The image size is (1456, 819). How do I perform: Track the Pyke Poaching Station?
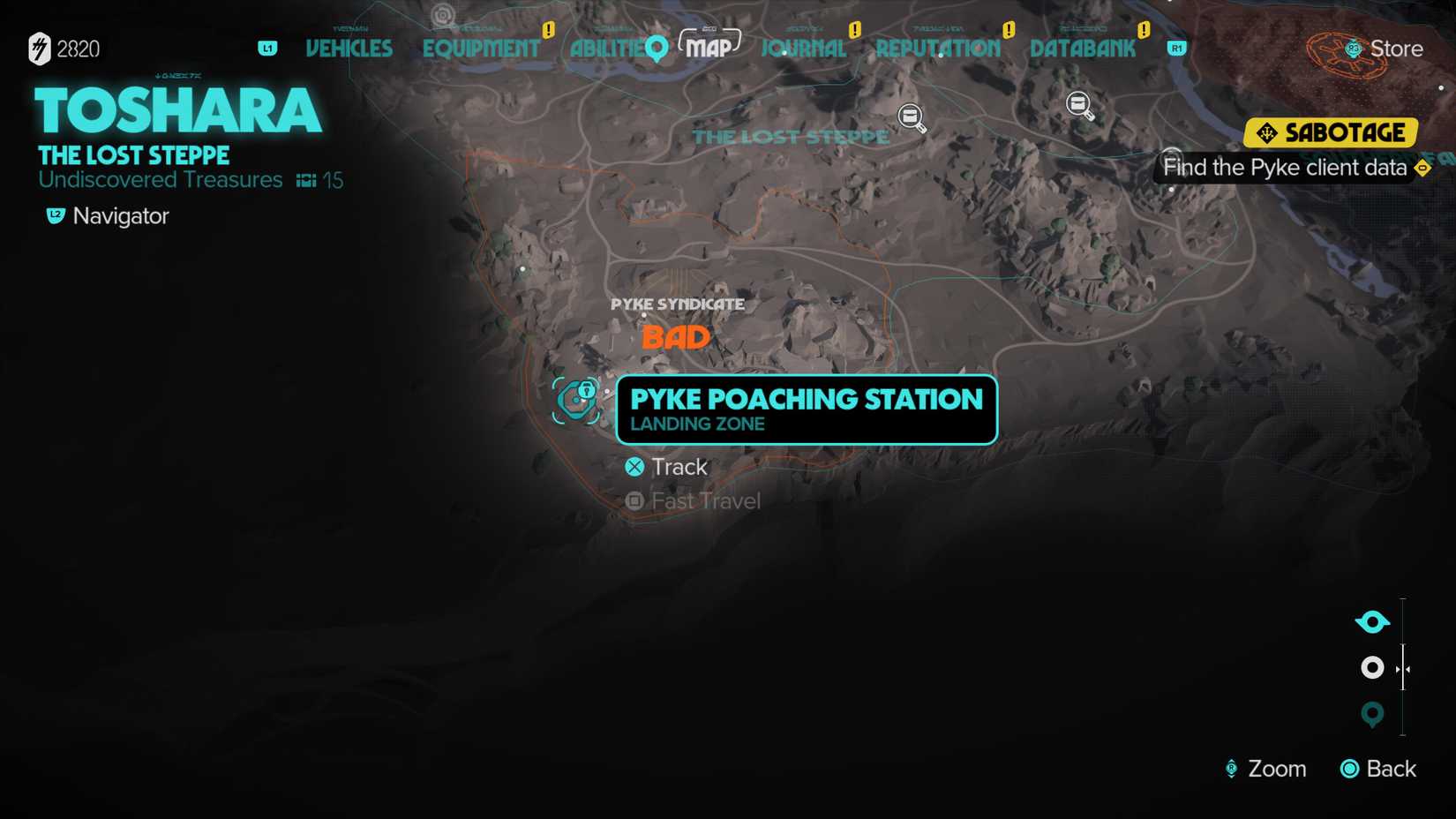[667, 467]
